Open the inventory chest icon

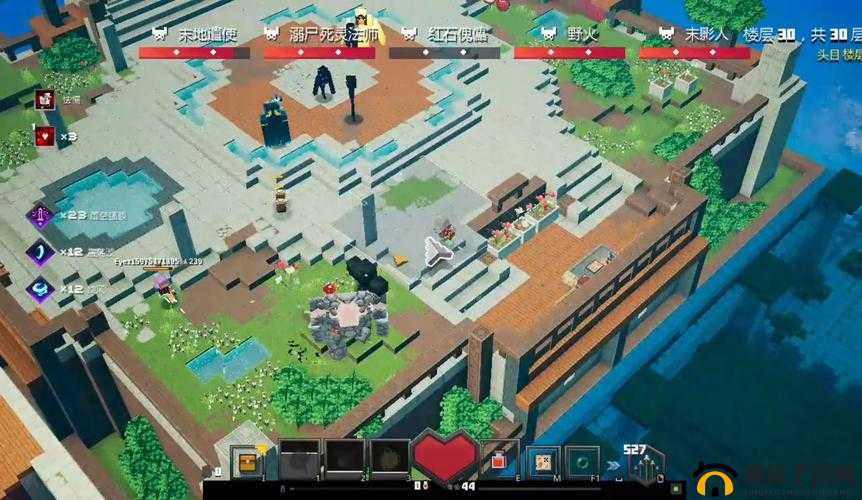click(245, 461)
